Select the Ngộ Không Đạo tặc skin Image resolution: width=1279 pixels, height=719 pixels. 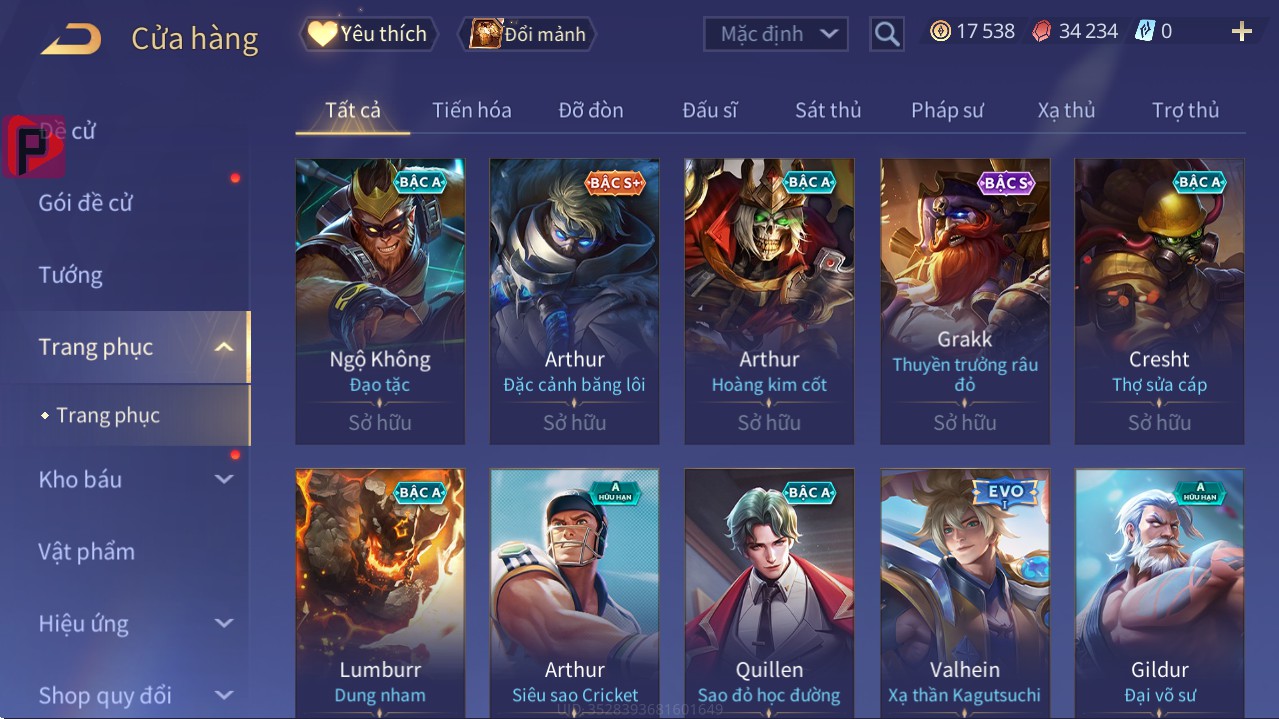[x=380, y=300]
